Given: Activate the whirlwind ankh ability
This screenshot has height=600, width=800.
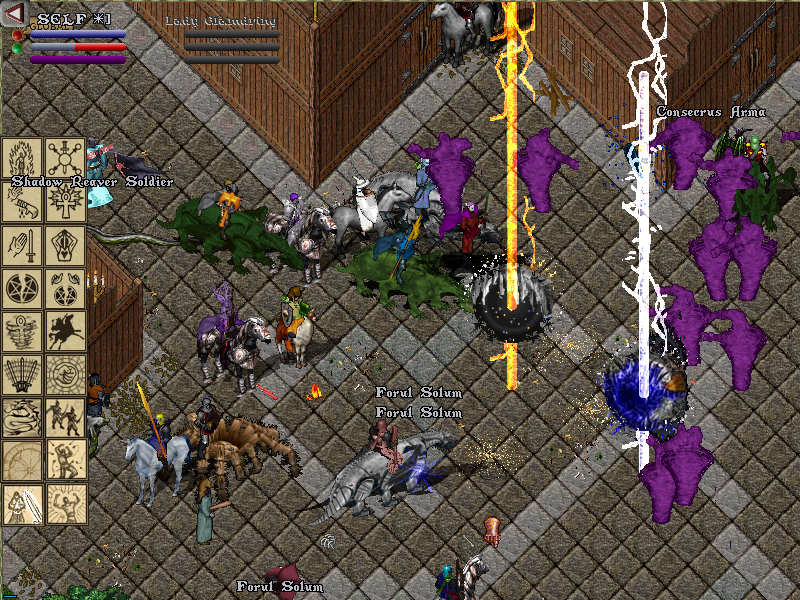Looking at the screenshot, I should pos(22,331).
